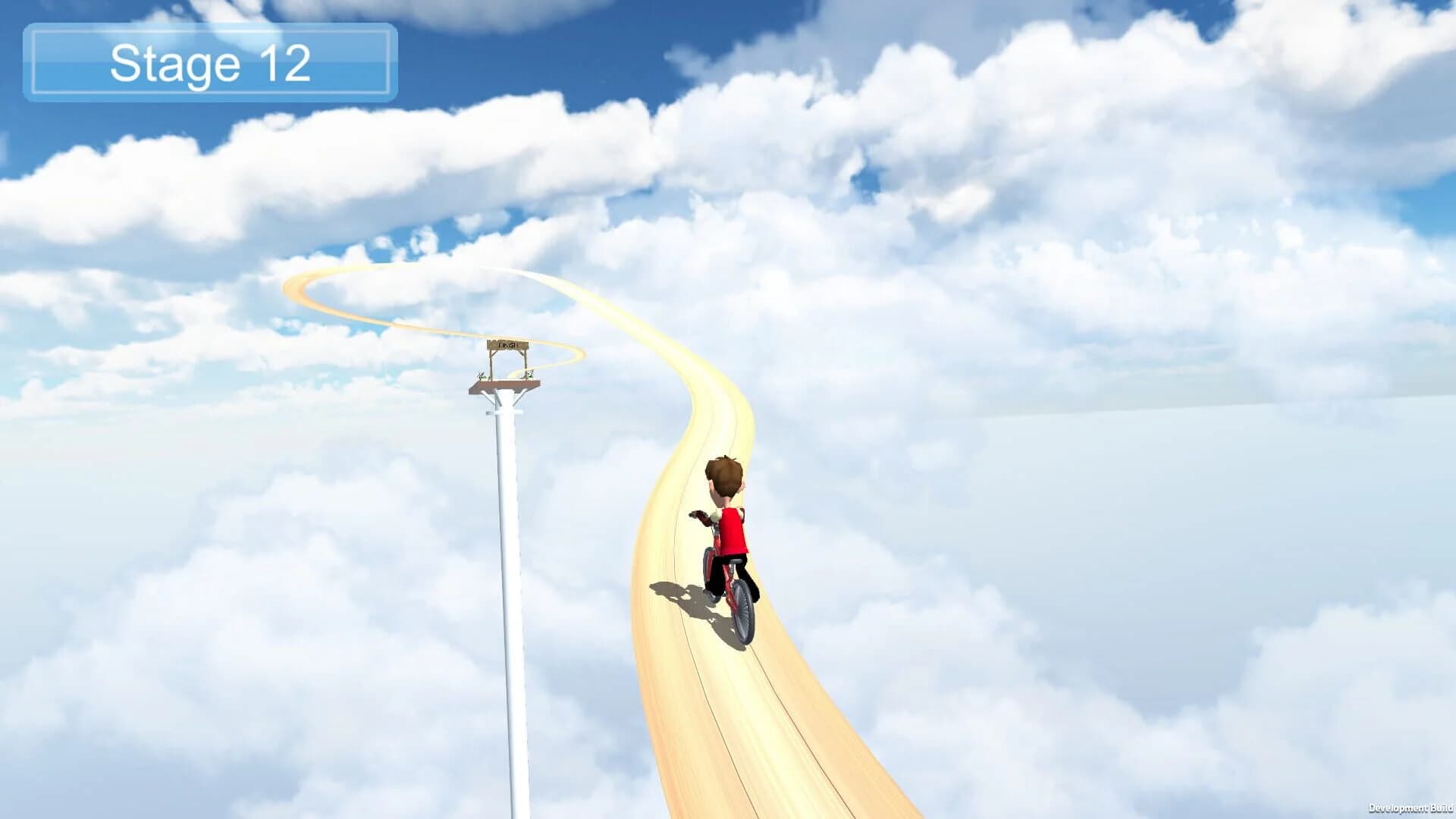
Task: Click the Development Build watermark
Action: pyautogui.click(x=1407, y=808)
